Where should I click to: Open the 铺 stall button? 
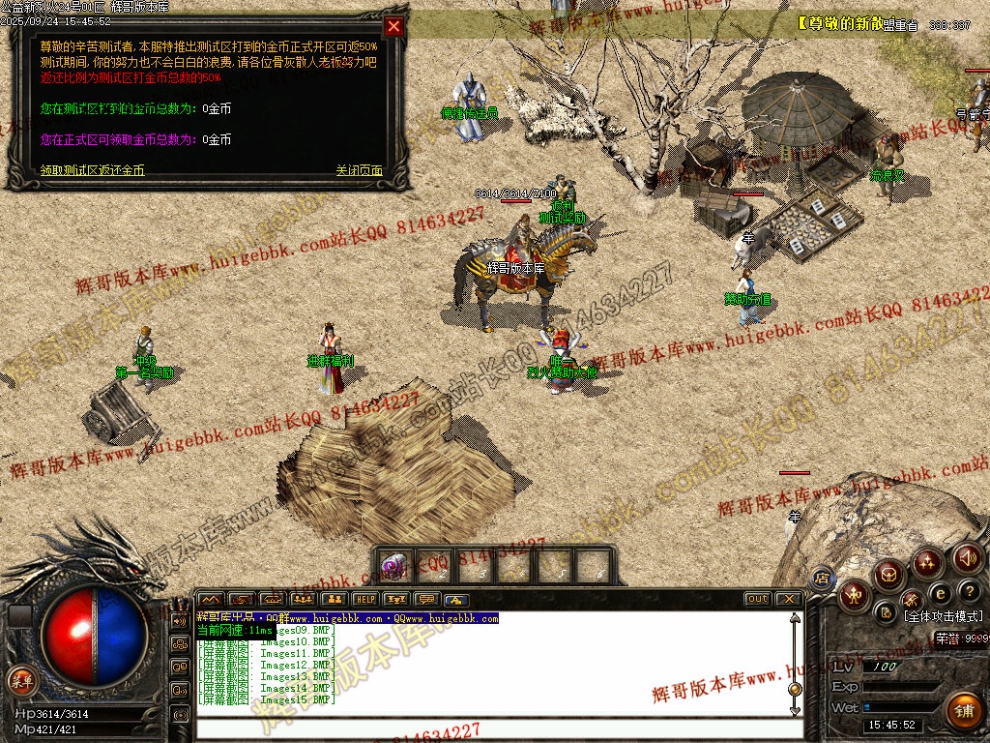(964, 709)
